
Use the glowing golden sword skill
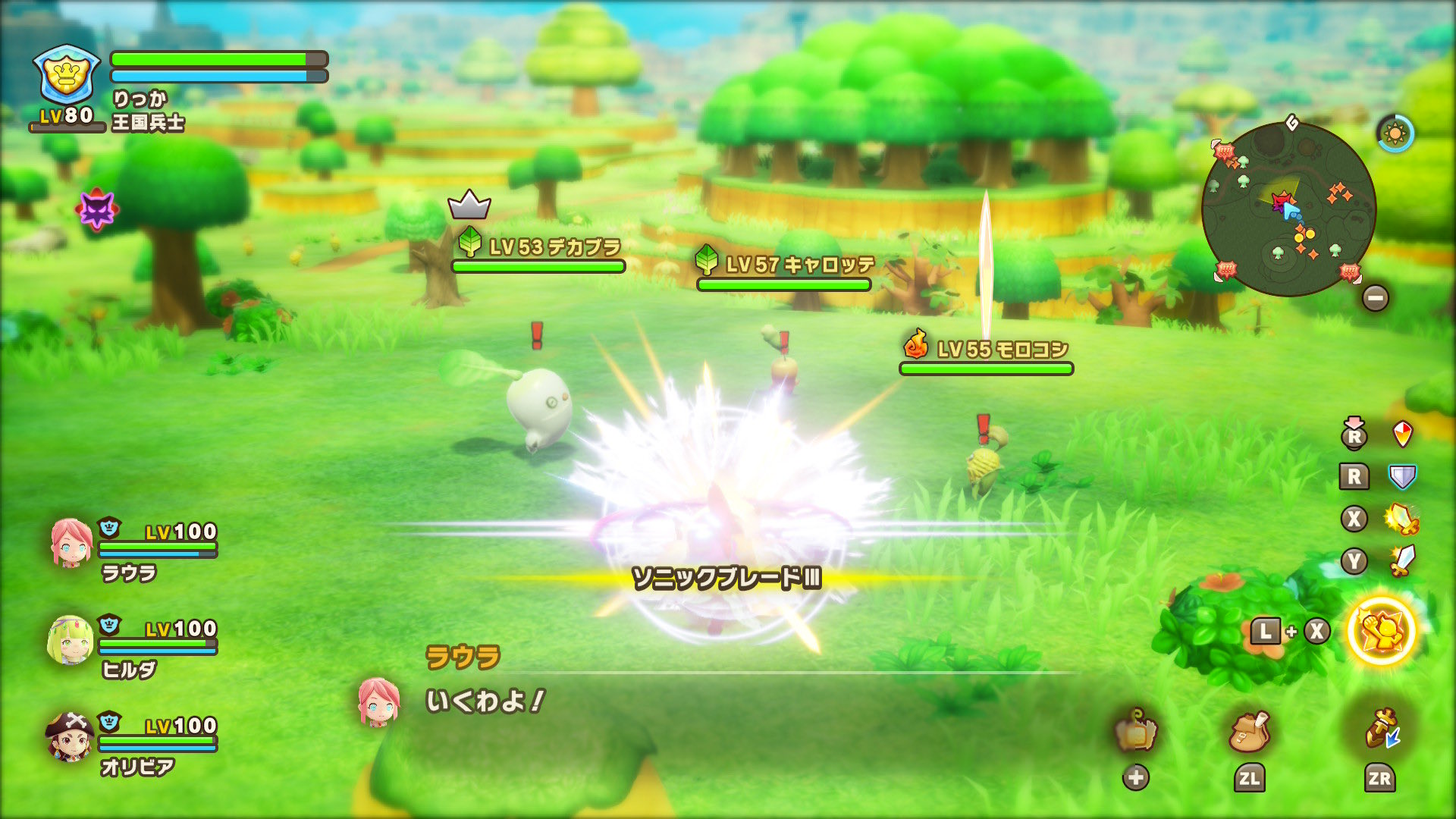coord(1401,519)
